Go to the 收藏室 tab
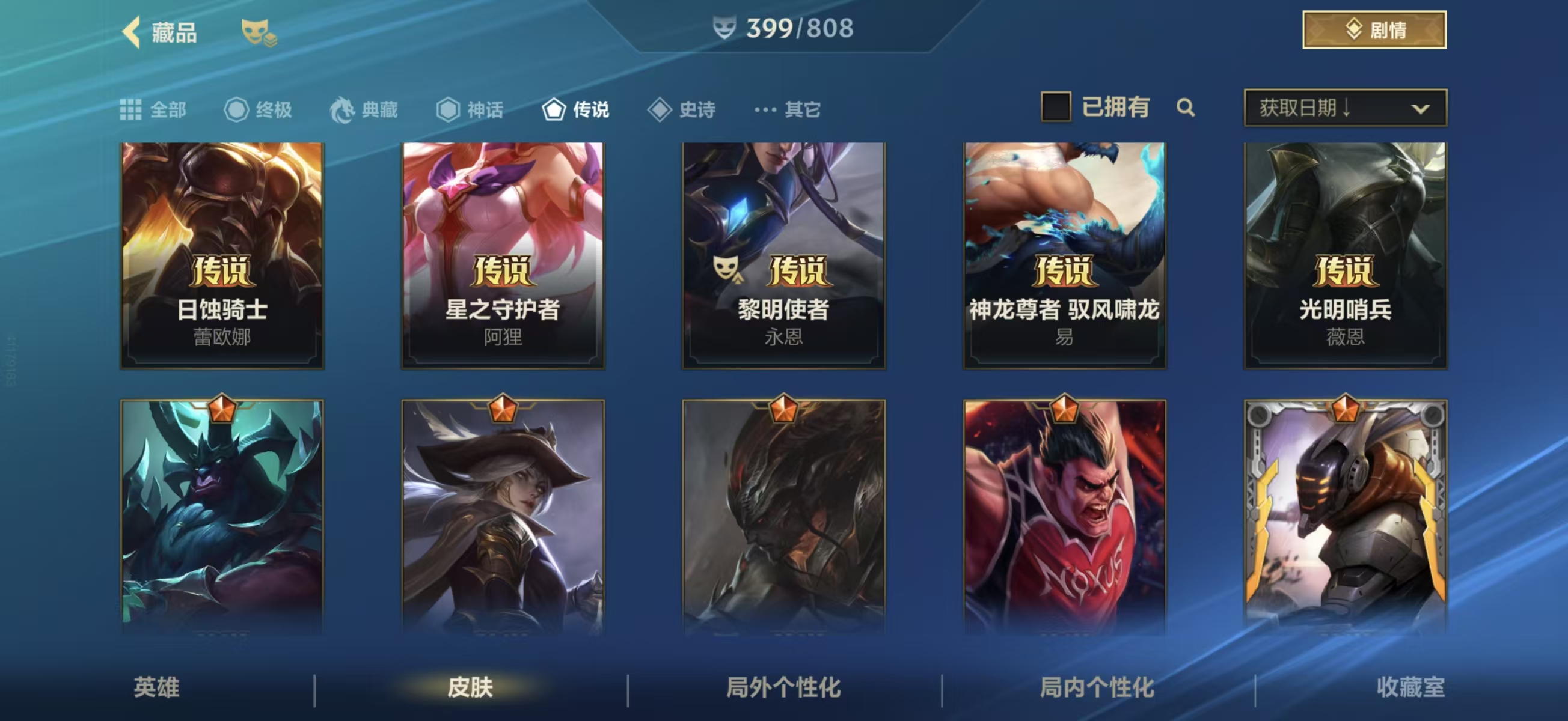The image size is (1568, 721). click(1410, 687)
